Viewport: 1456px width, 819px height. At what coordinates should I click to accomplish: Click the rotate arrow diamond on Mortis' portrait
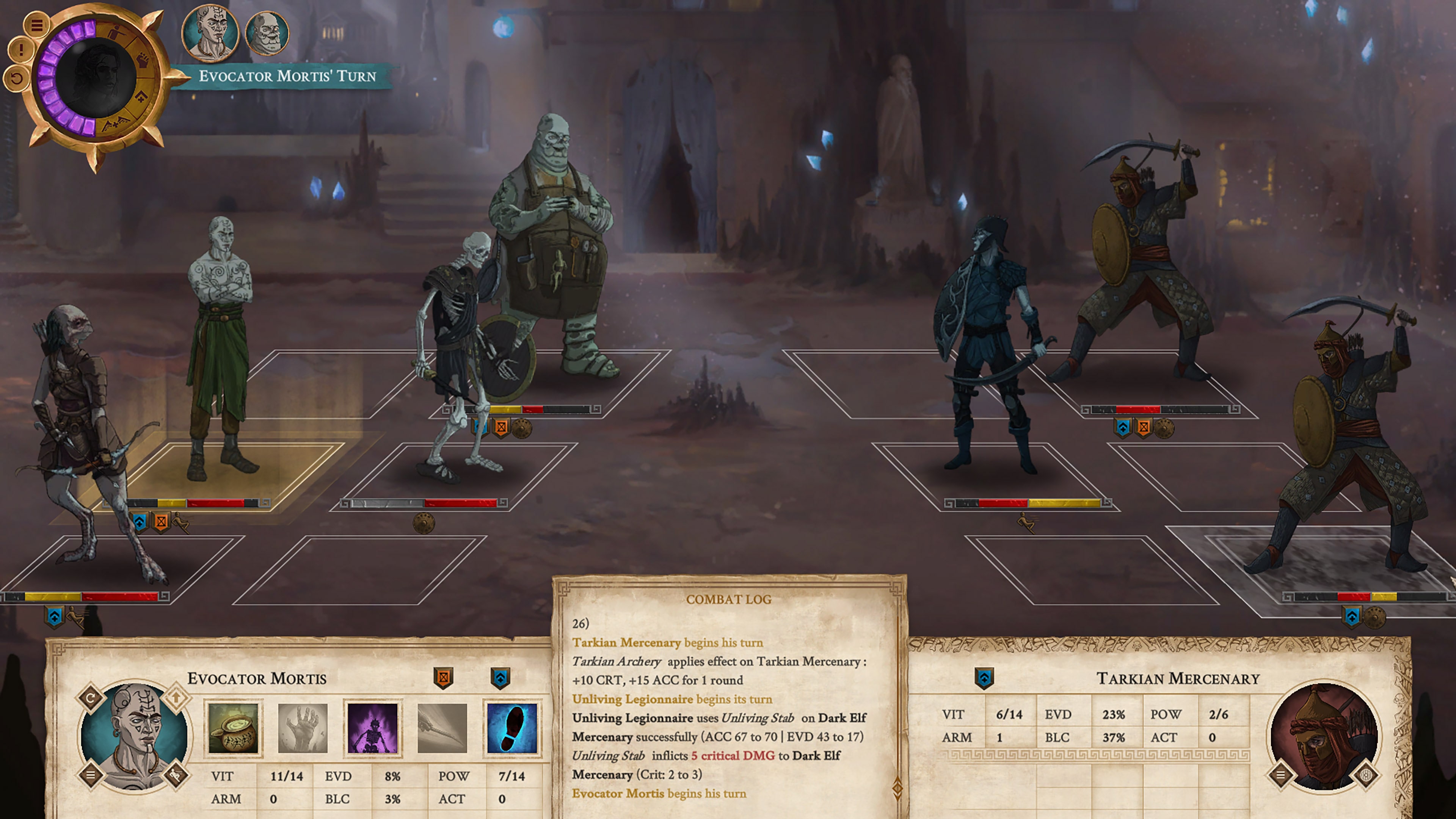tap(91, 698)
